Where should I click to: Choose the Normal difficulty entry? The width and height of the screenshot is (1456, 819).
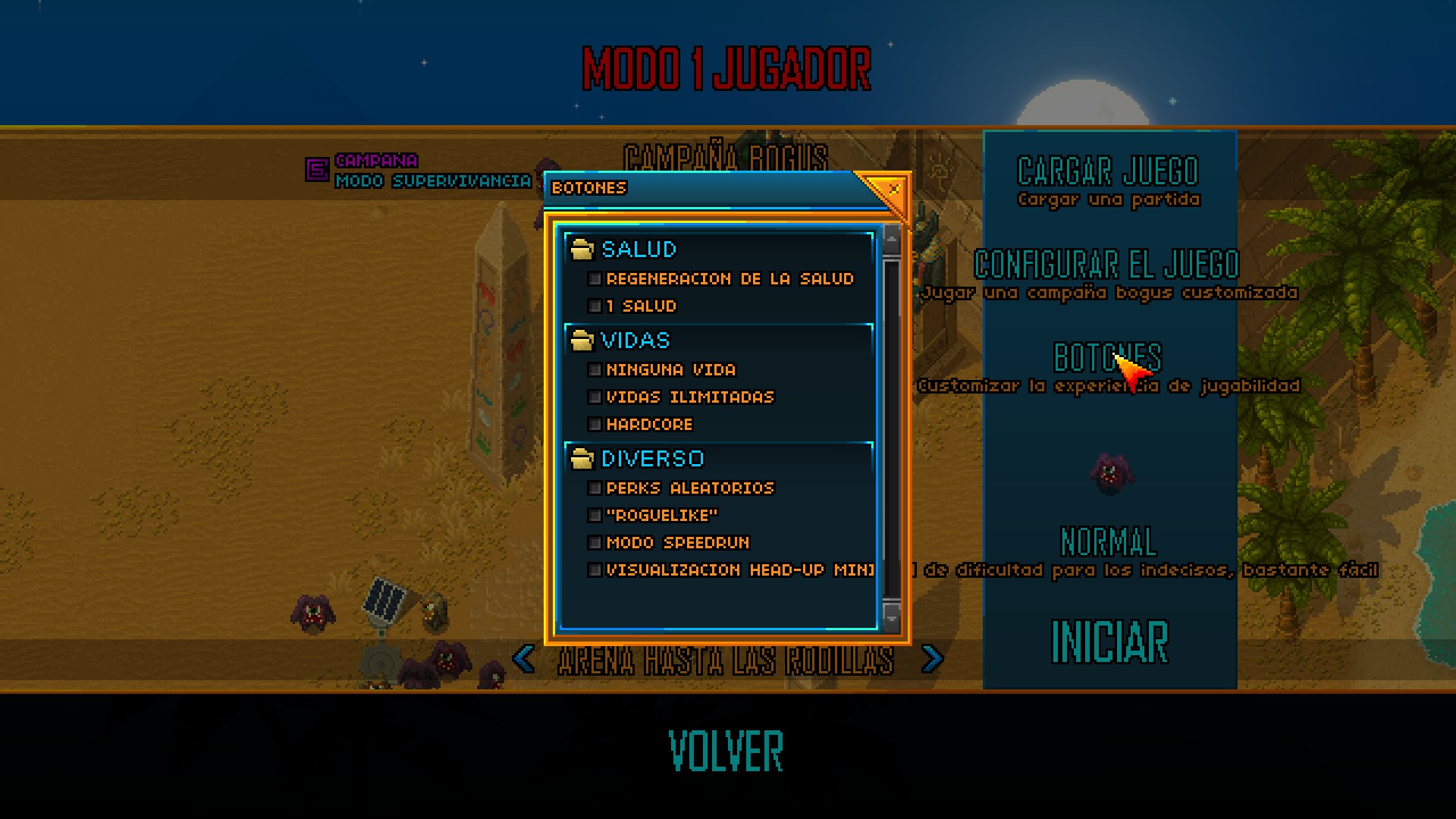click(1109, 541)
